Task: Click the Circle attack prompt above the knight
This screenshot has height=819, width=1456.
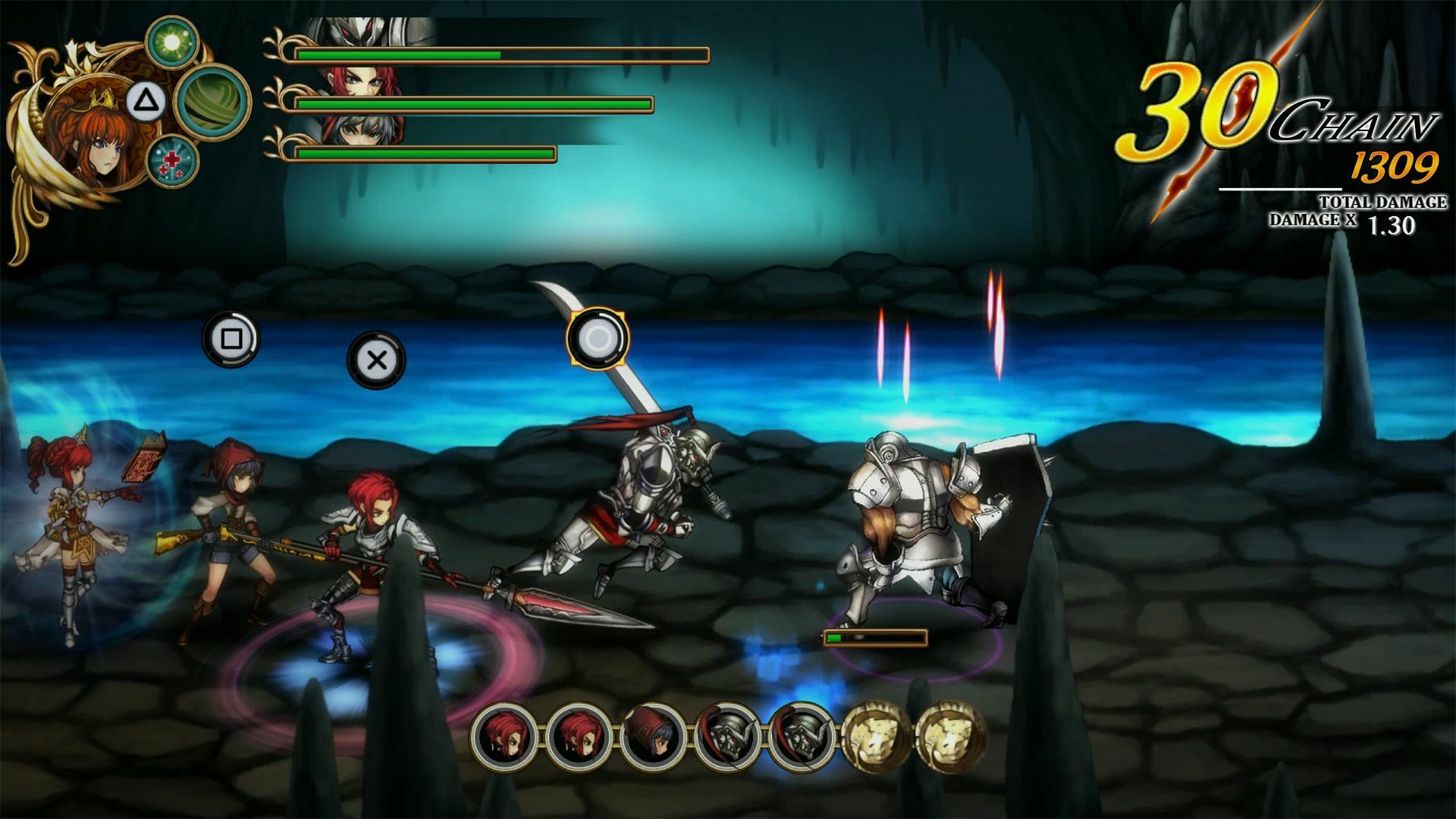Action: point(599,339)
